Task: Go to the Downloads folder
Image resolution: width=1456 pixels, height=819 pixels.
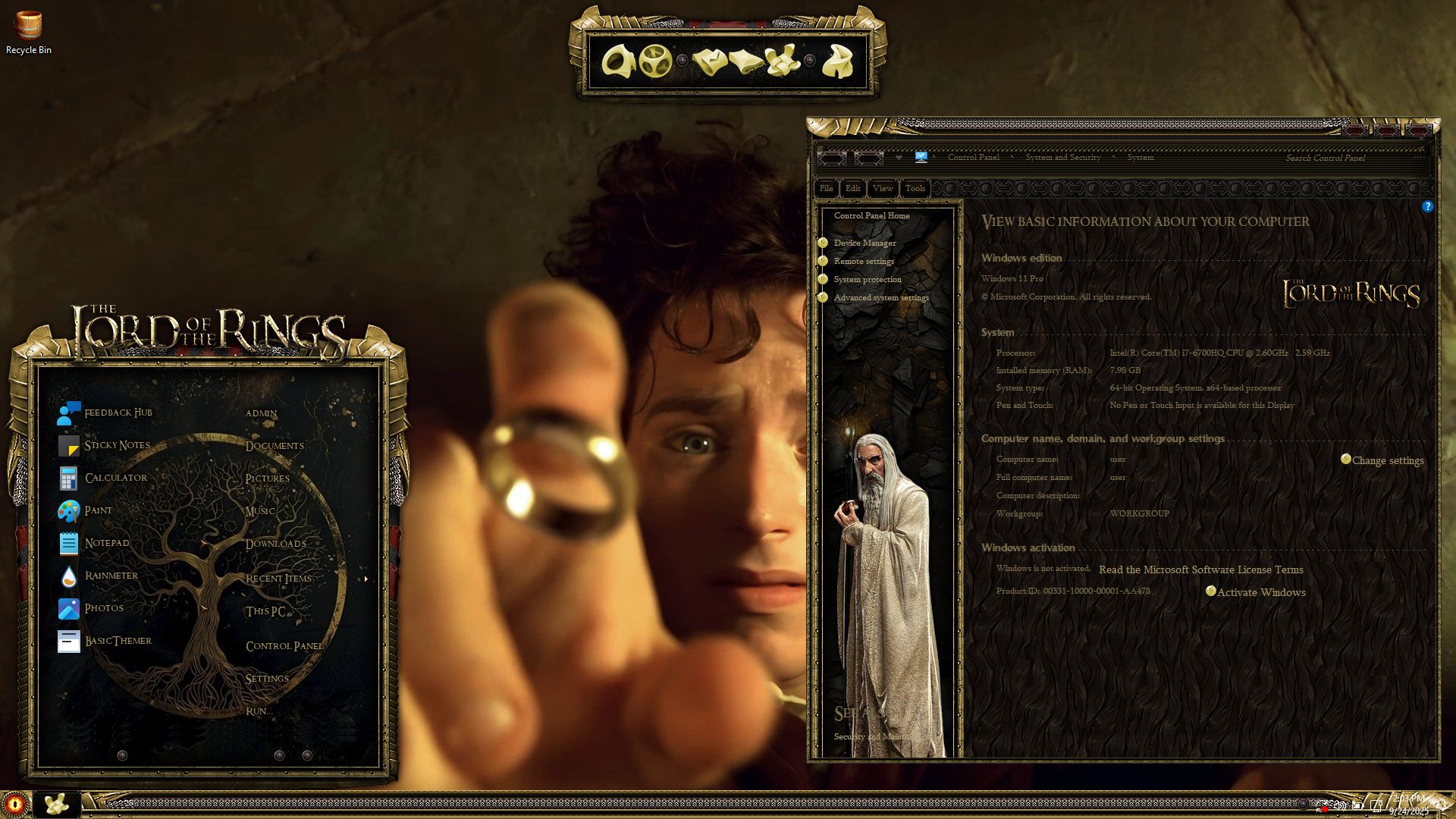Action: [275, 544]
